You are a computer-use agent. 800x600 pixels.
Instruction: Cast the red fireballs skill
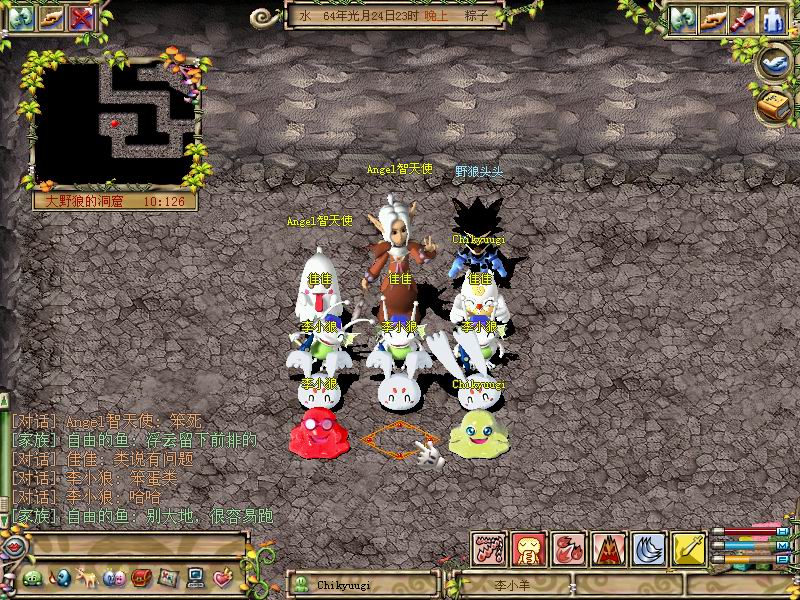[x=568, y=548]
